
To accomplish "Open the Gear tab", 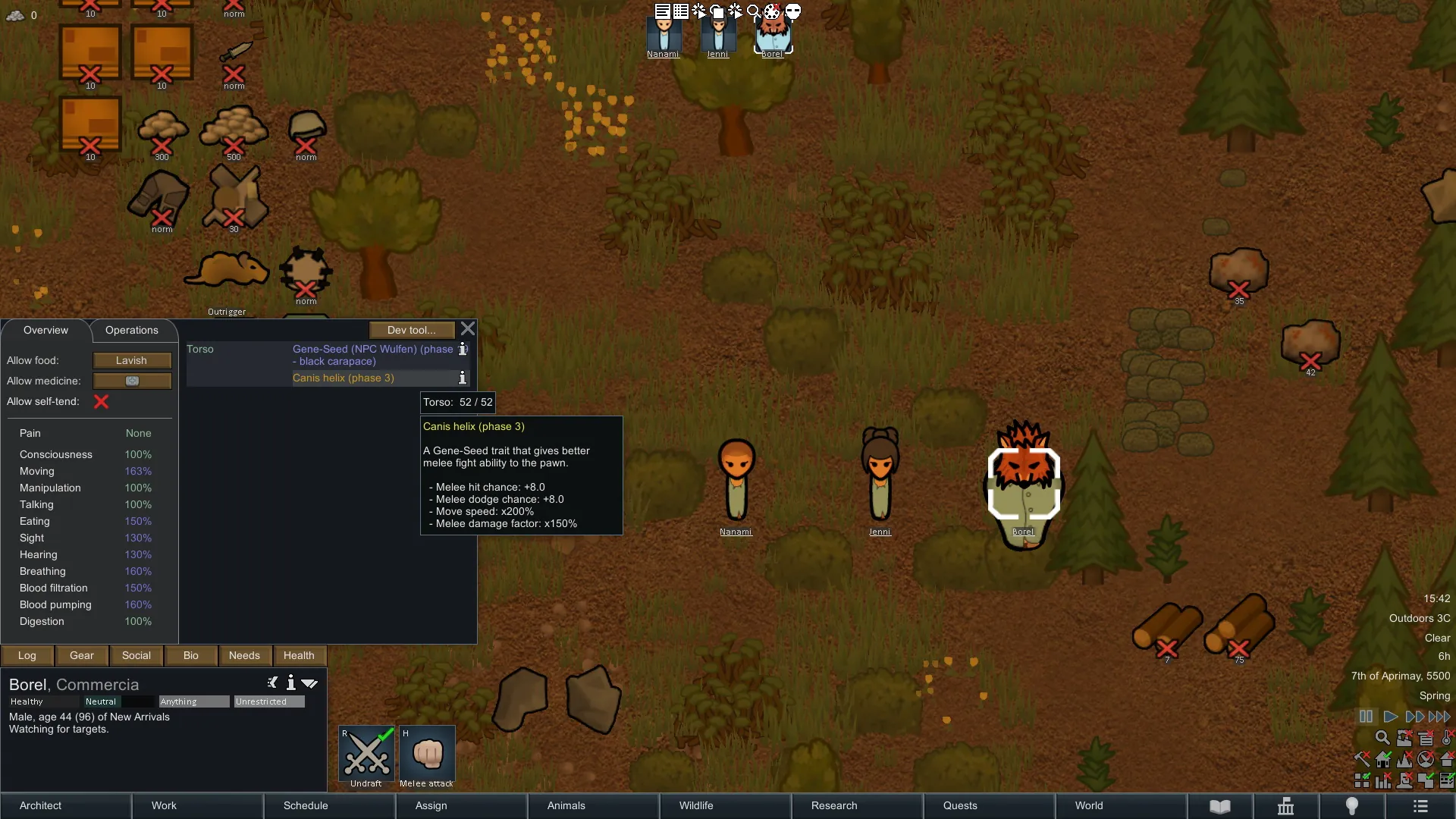I will 82,656.
